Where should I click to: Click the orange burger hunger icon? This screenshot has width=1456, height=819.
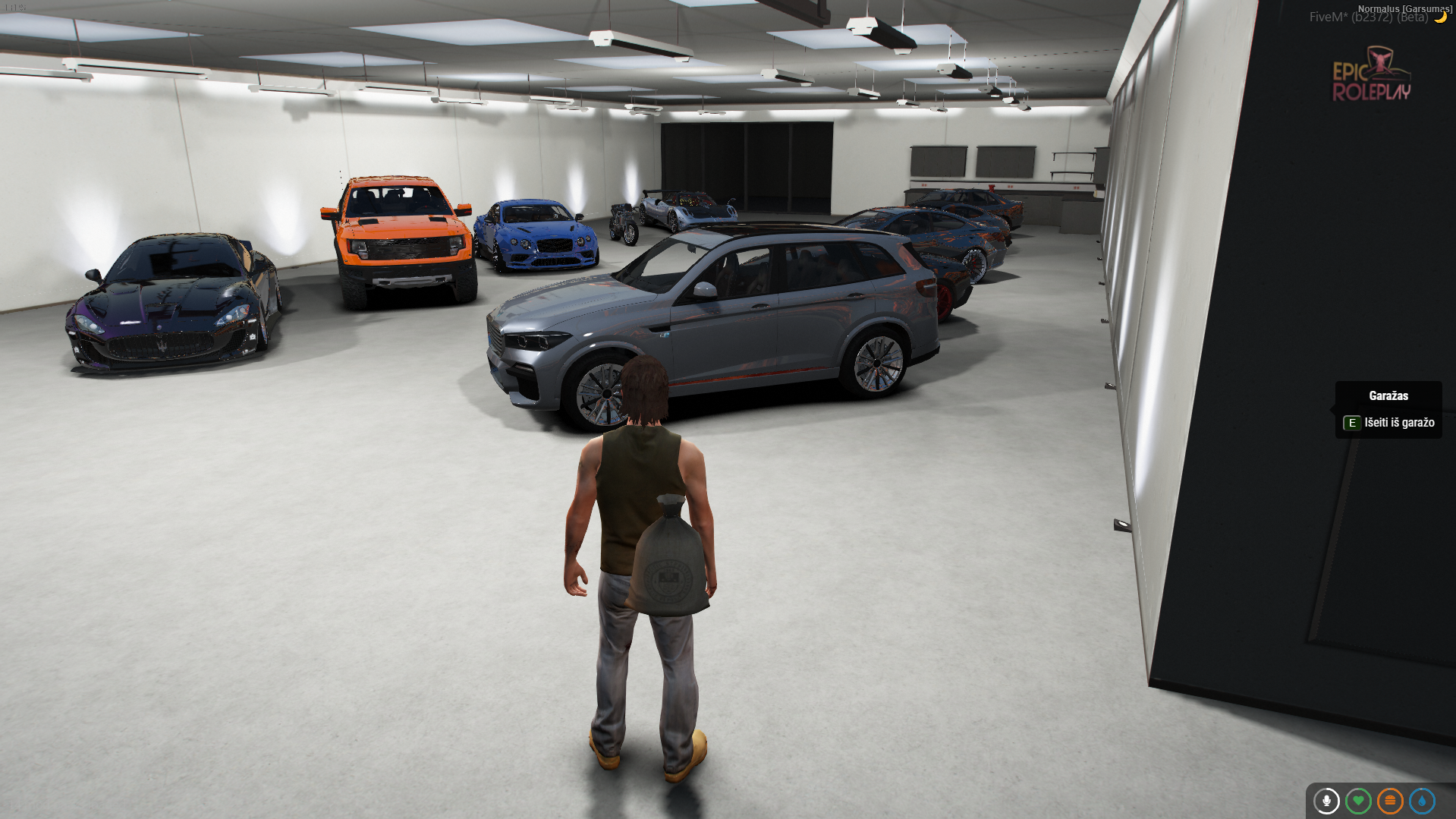point(1390,801)
